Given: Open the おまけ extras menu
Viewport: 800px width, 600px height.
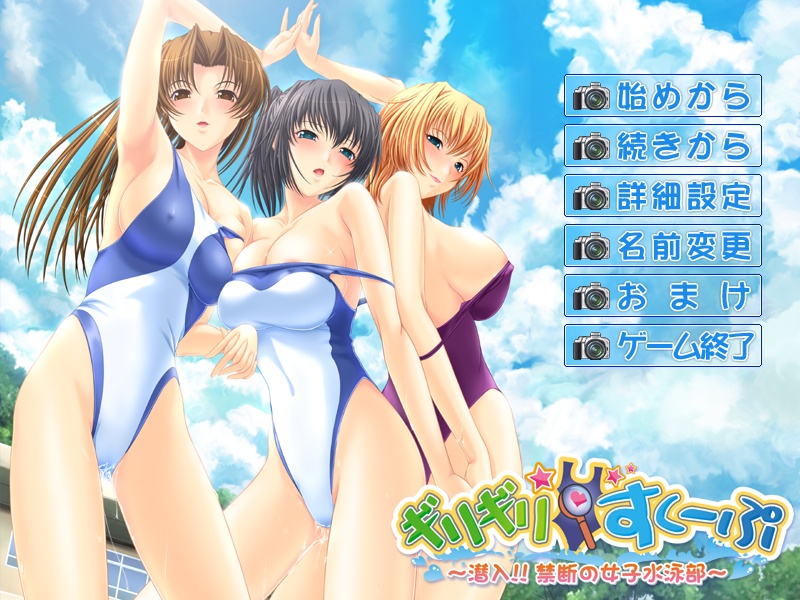Looking at the screenshot, I should pos(663,295).
